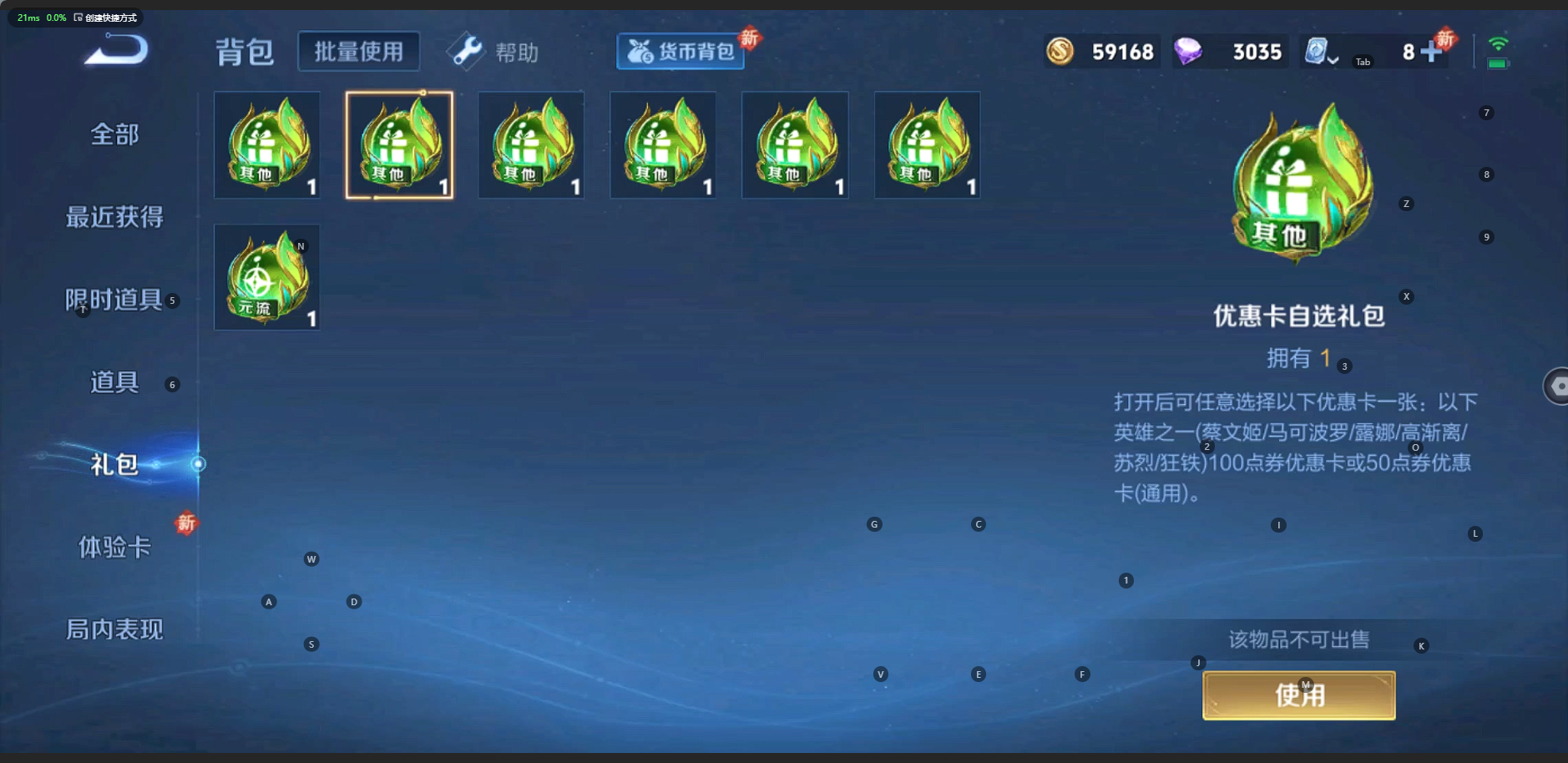This screenshot has width=1568, height=763.
Task: Switch to the 全部 (All) tab
Action: (x=114, y=134)
